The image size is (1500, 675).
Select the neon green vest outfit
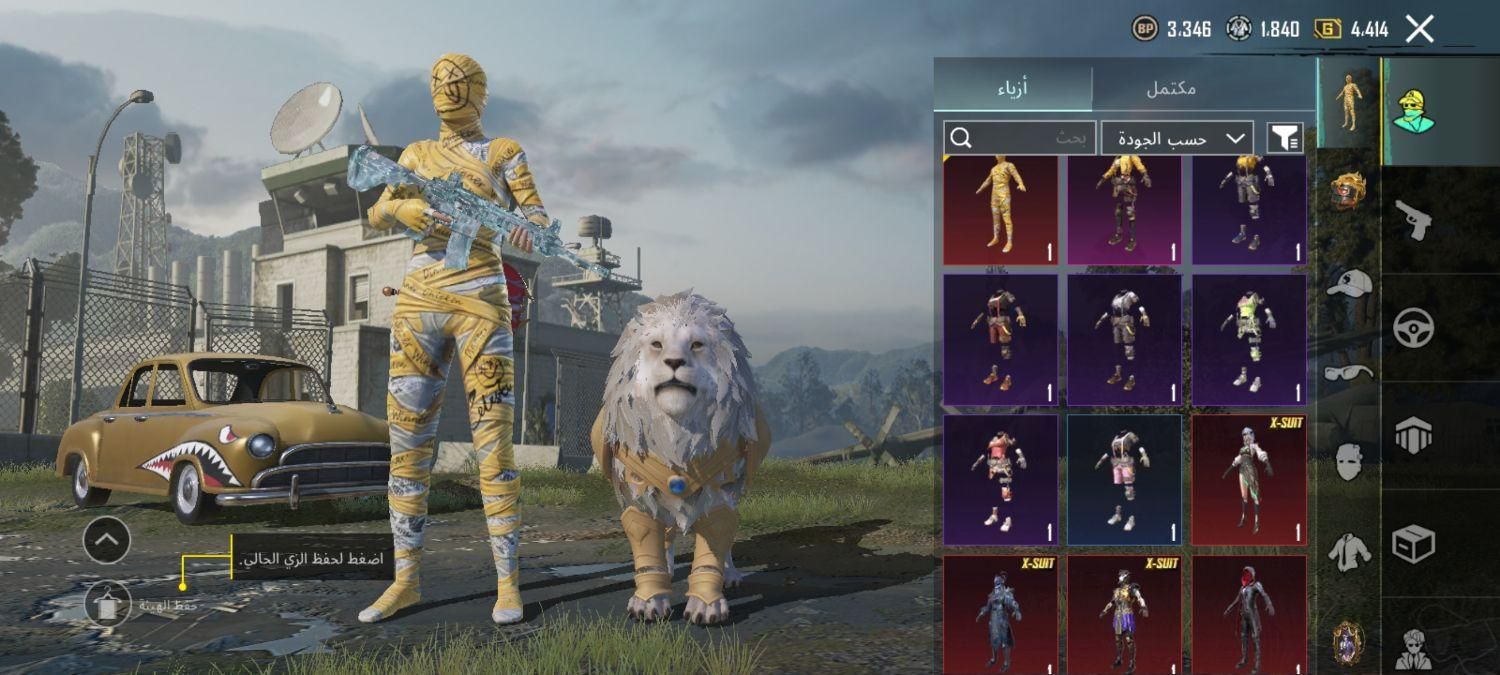(1249, 340)
